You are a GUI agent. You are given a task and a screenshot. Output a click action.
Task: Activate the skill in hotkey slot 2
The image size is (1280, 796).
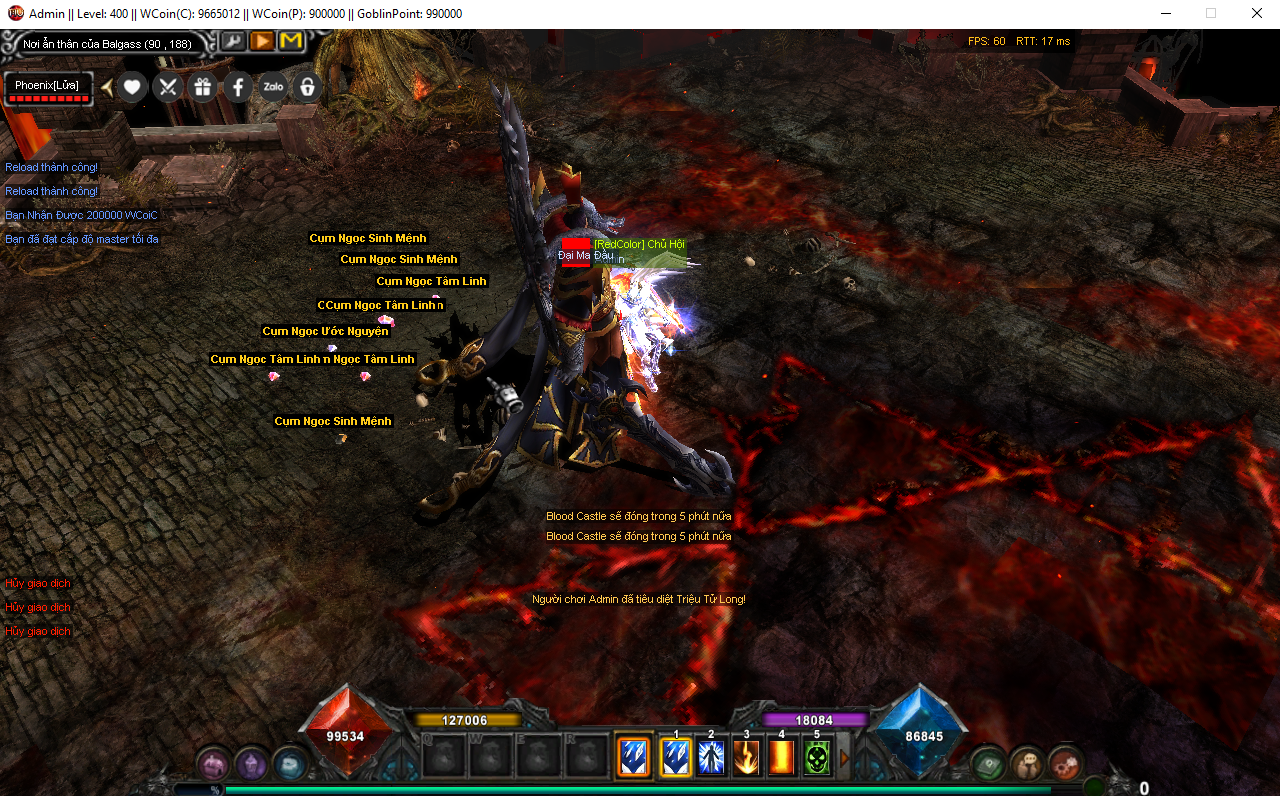[x=711, y=757]
